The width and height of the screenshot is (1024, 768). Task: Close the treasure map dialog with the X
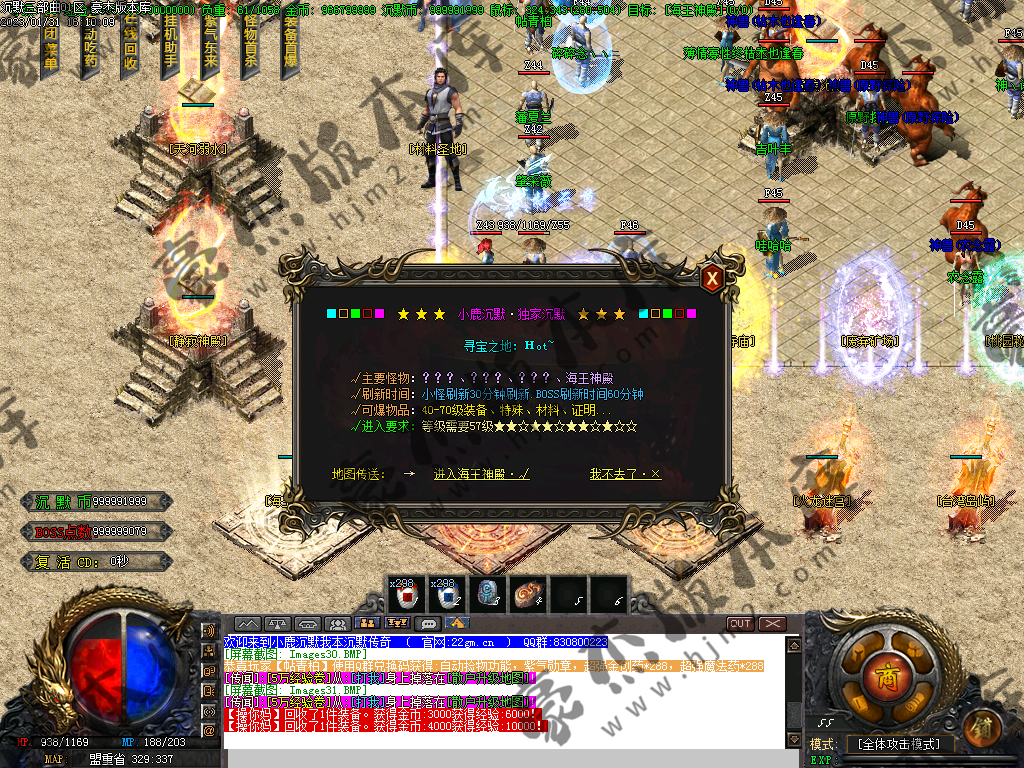tap(712, 279)
